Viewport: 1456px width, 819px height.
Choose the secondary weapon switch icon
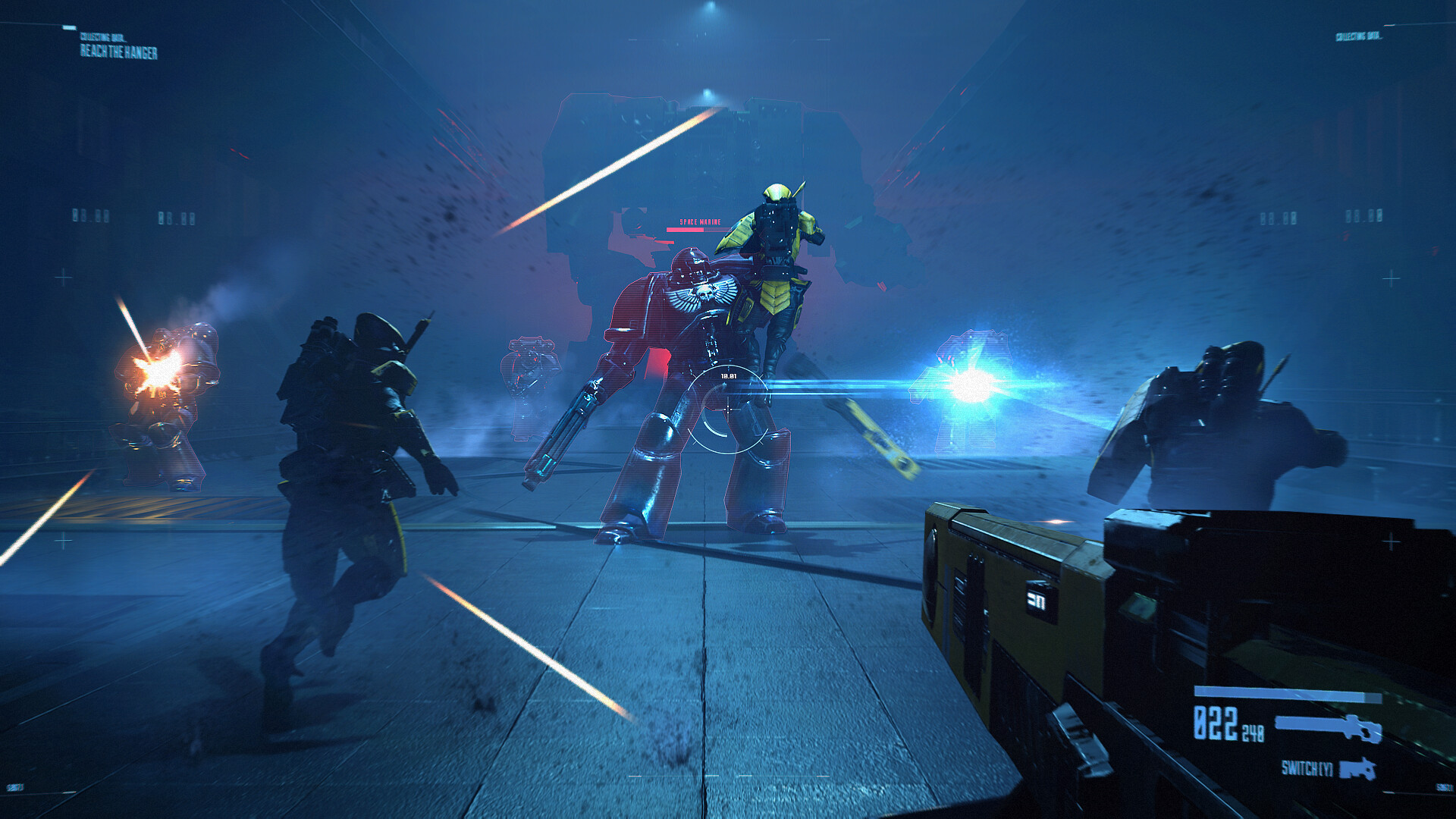pos(1357,769)
